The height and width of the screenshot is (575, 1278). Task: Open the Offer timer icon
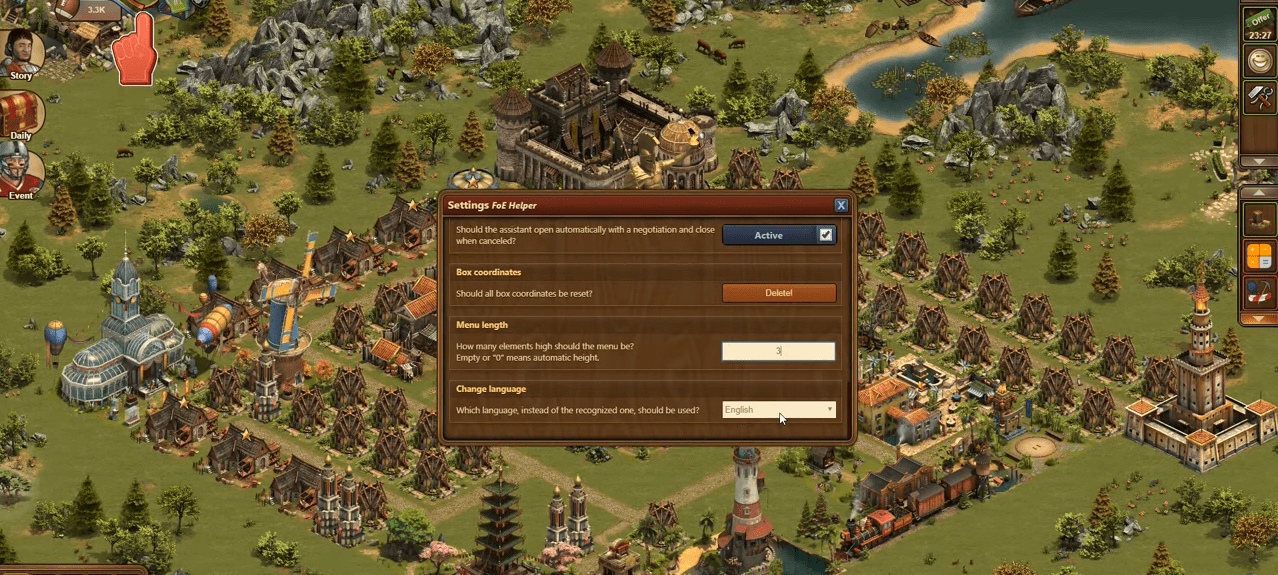point(1258,23)
